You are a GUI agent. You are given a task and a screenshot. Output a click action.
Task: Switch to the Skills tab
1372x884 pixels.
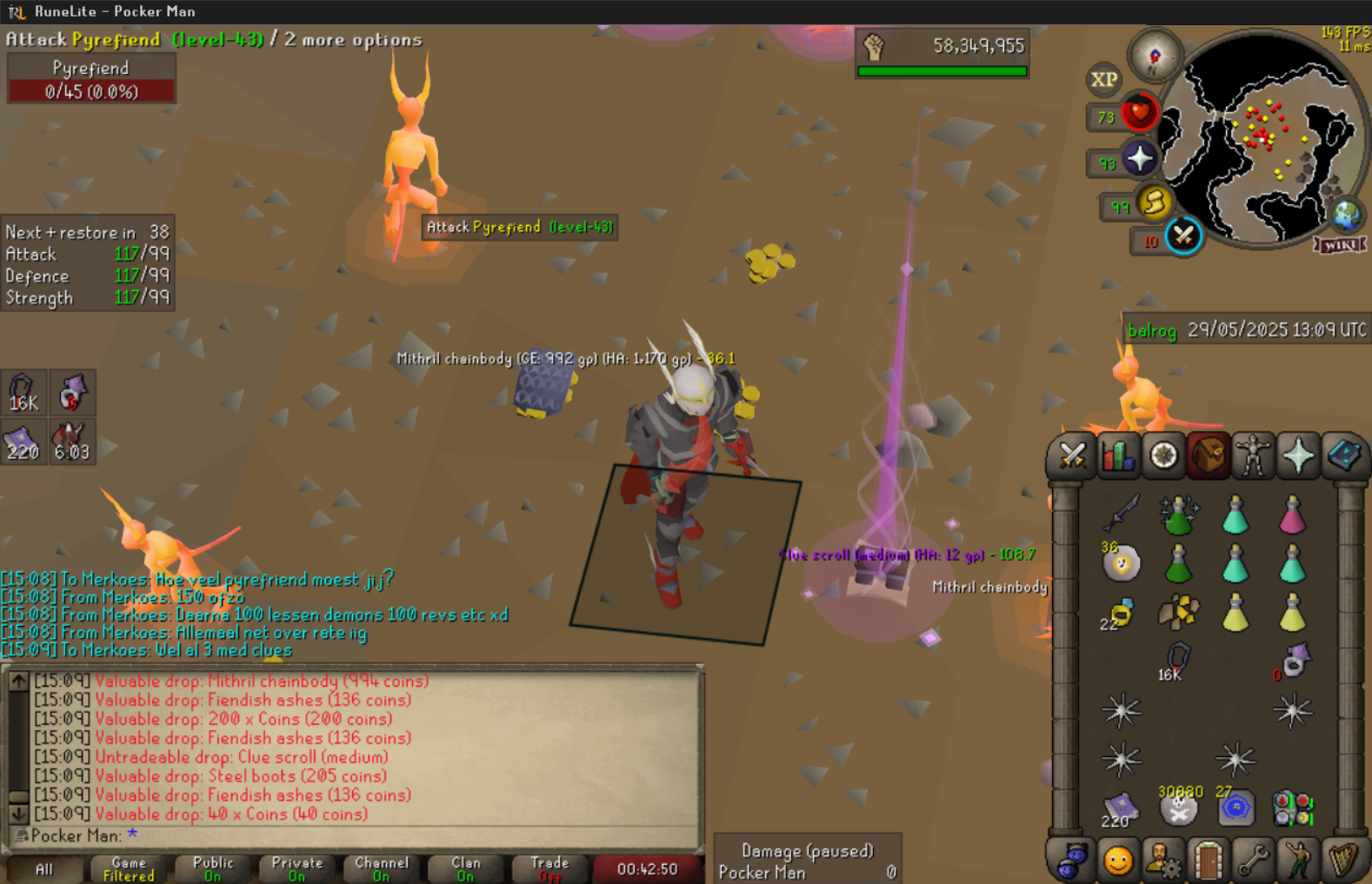click(1117, 455)
